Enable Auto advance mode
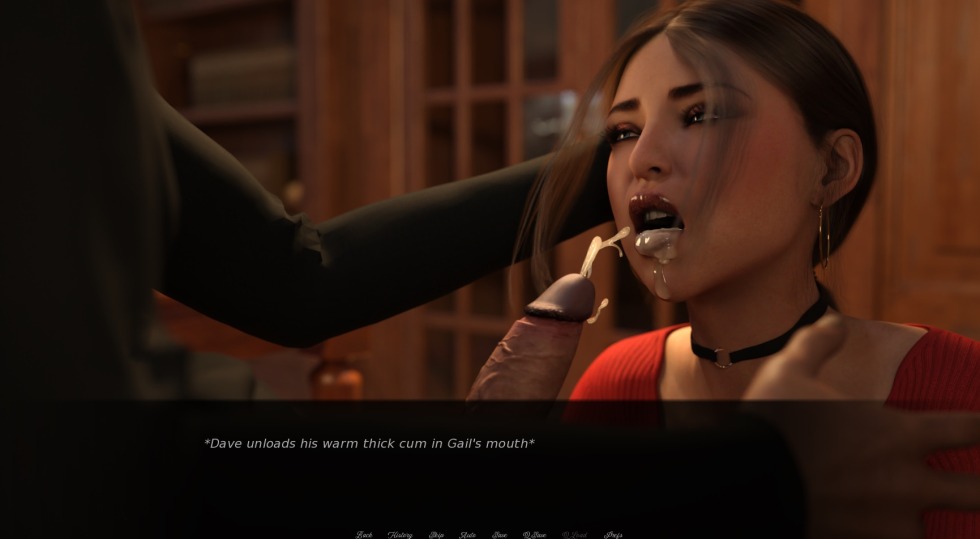 pos(467,535)
